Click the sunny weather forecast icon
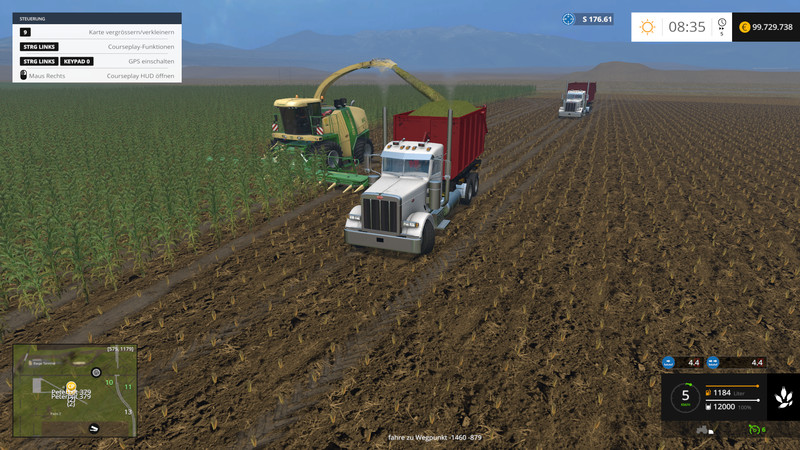Viewport: 800px width, 450px height. point(647,27)
